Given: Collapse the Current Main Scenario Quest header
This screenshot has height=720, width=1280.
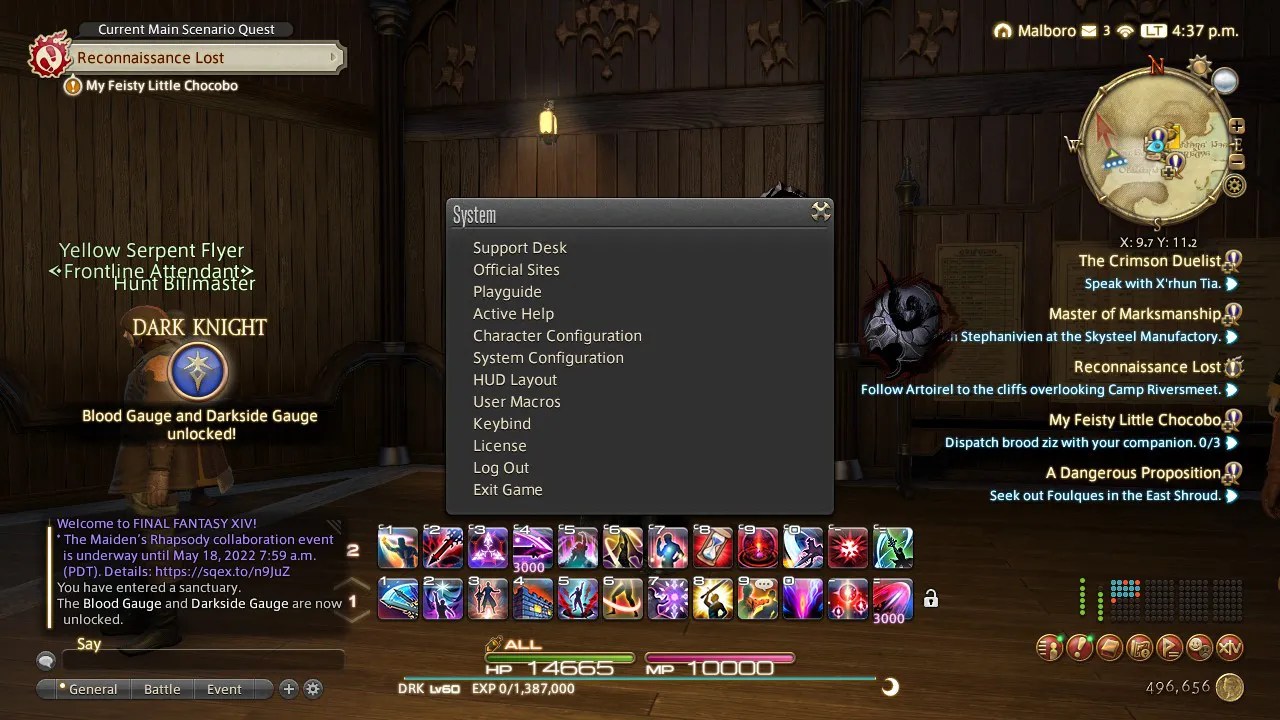Looking at the screenshot, I should tap(185, 29).
